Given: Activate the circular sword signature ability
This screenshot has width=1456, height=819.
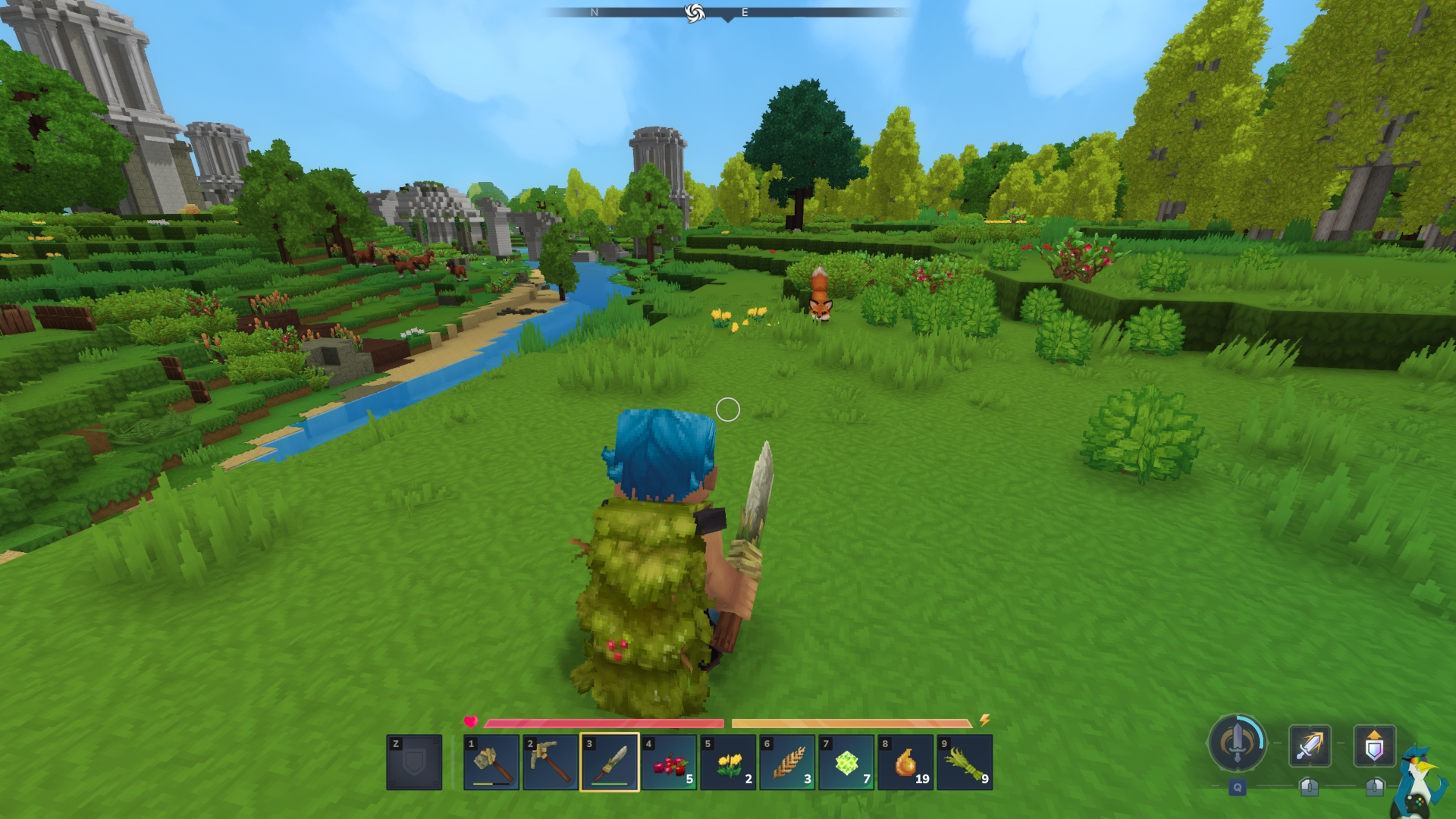Looking at the screenshot, I should (x=1237, y=743).
